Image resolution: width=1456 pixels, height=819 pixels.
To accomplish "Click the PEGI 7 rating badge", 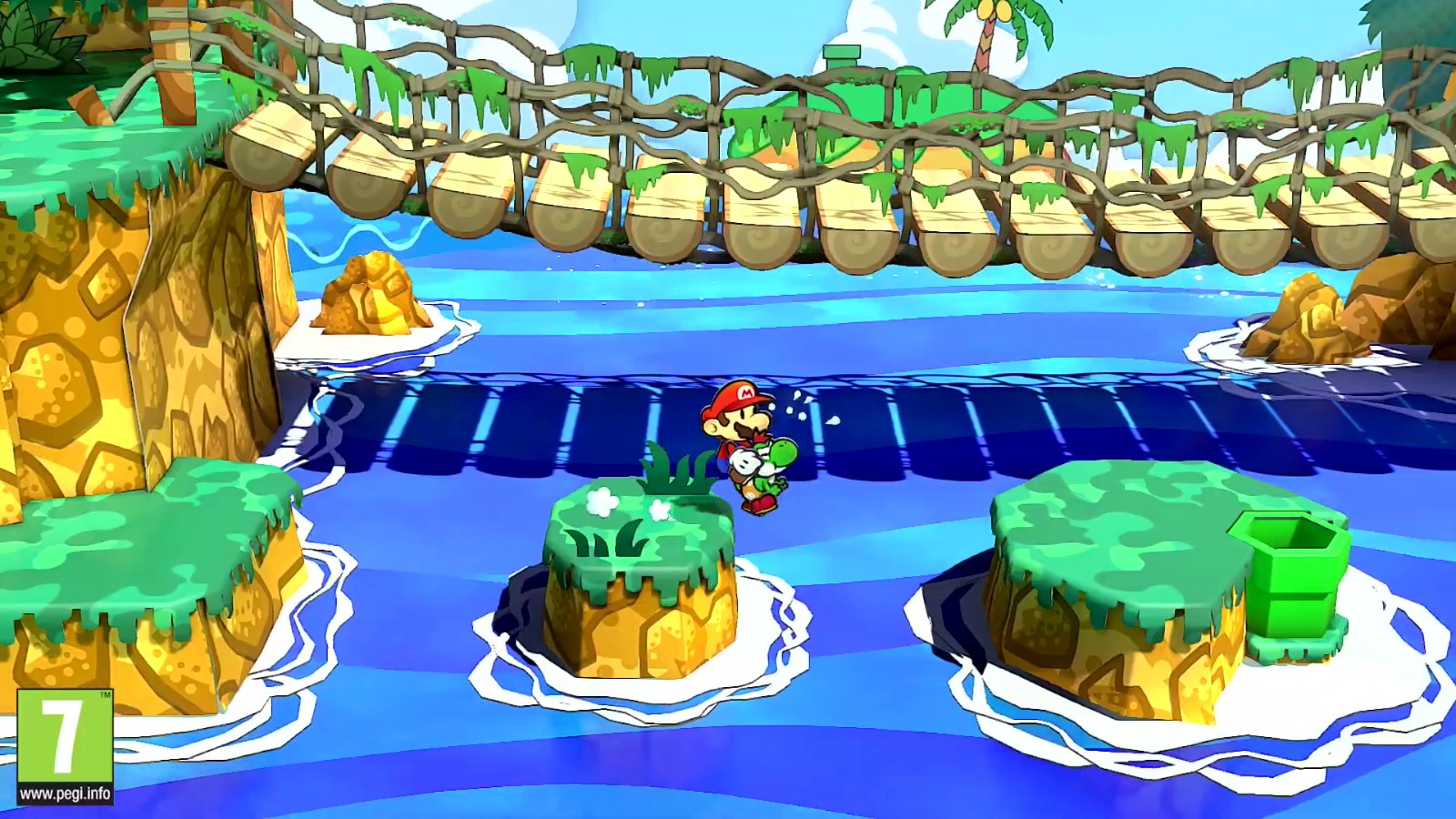I will (x=65, y=746).
